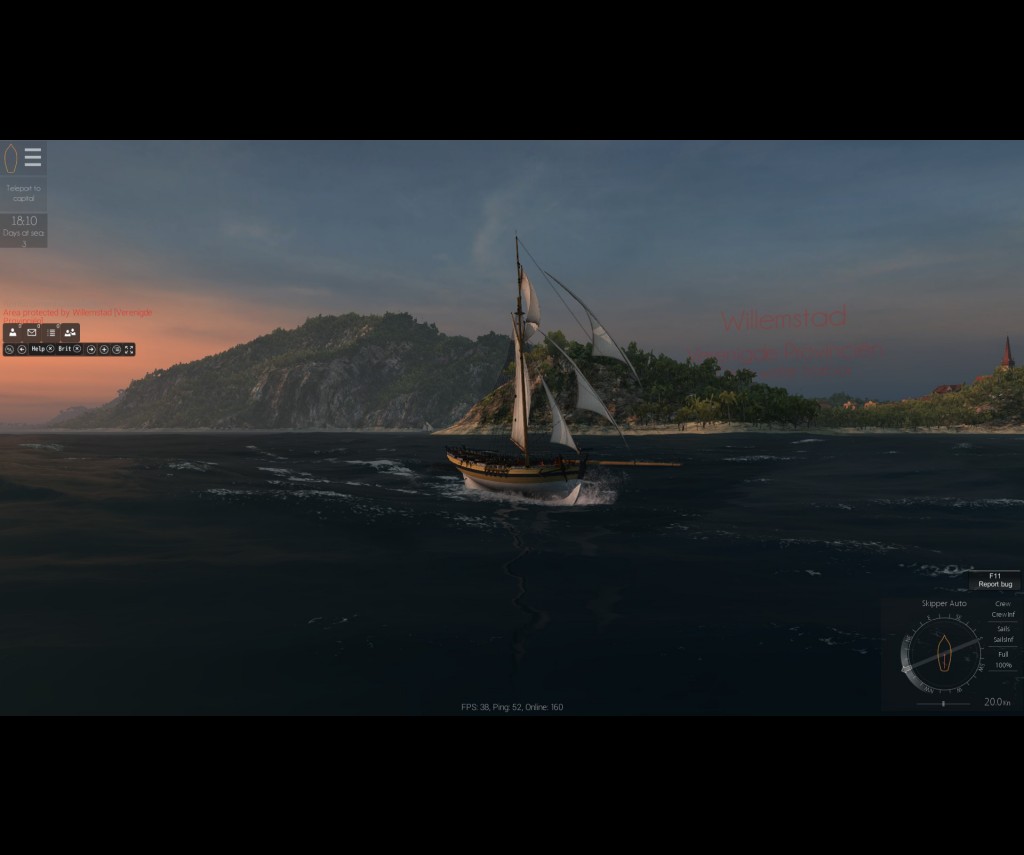This screenshot has width=1024, height=855.
Task: Switch to the Help chat tab
Action: click(37, 349)
